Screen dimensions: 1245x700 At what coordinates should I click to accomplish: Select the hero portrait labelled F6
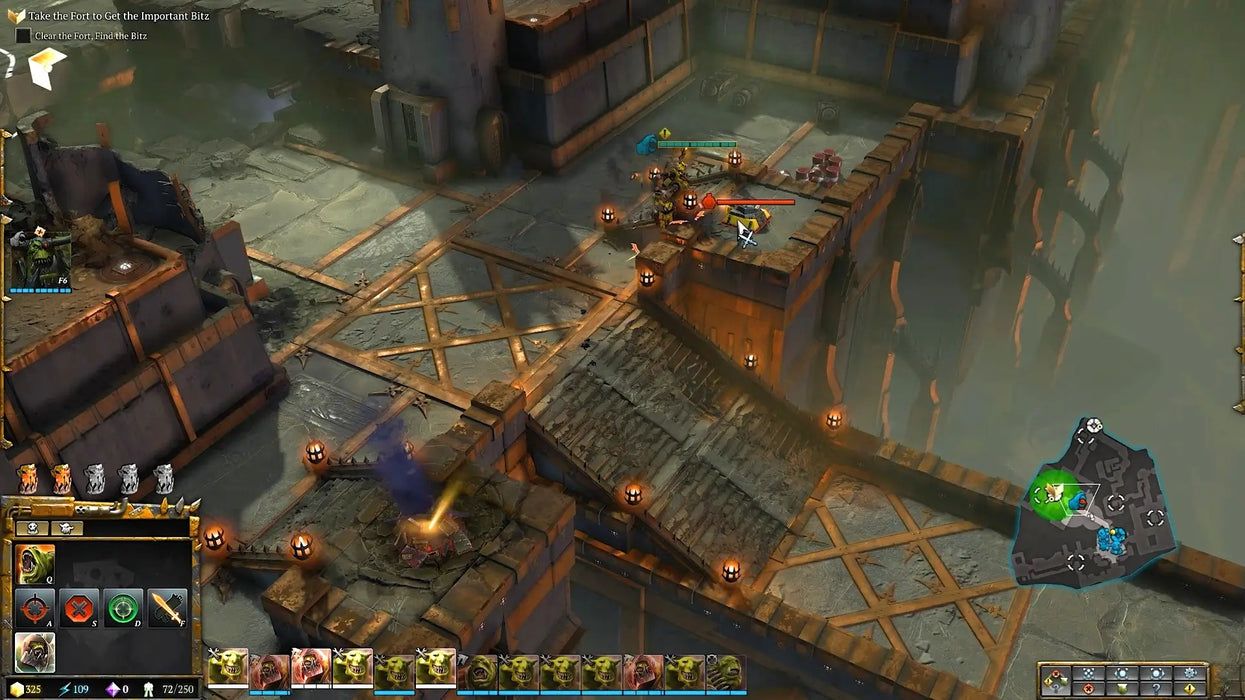[x=41, y=258]
